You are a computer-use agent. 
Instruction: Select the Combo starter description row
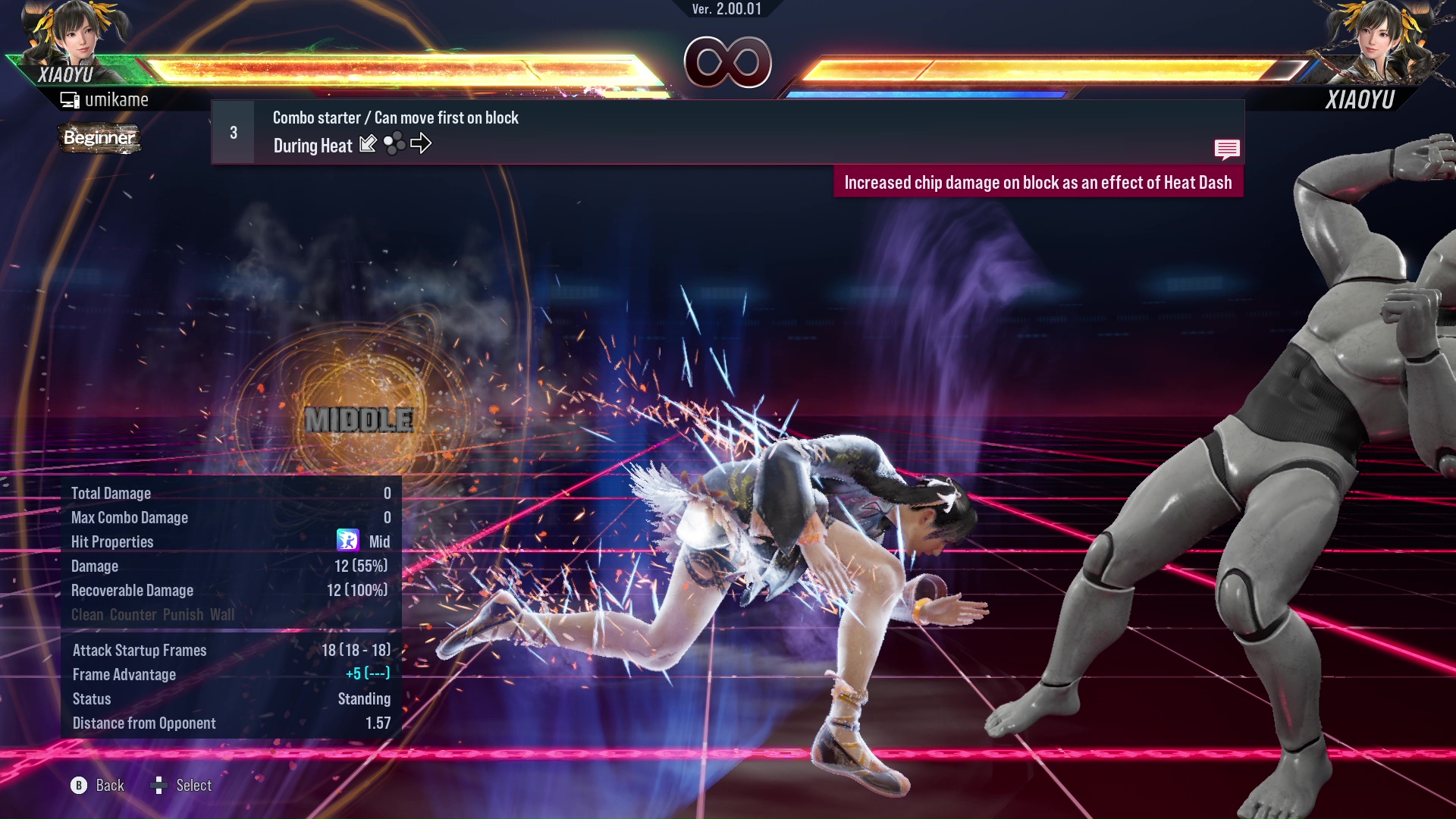(394, 118)
